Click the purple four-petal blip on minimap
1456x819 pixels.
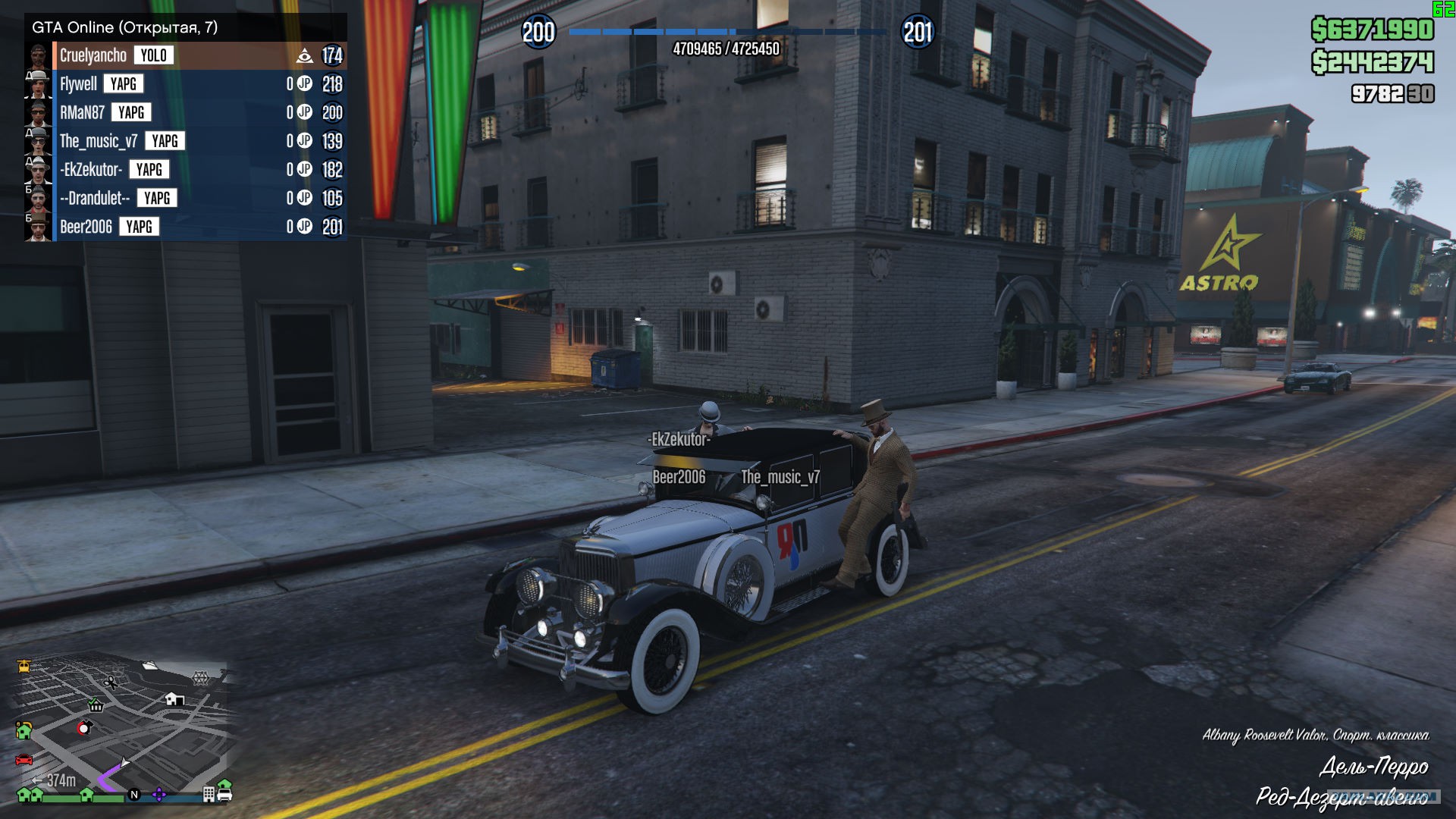(159, 795)
